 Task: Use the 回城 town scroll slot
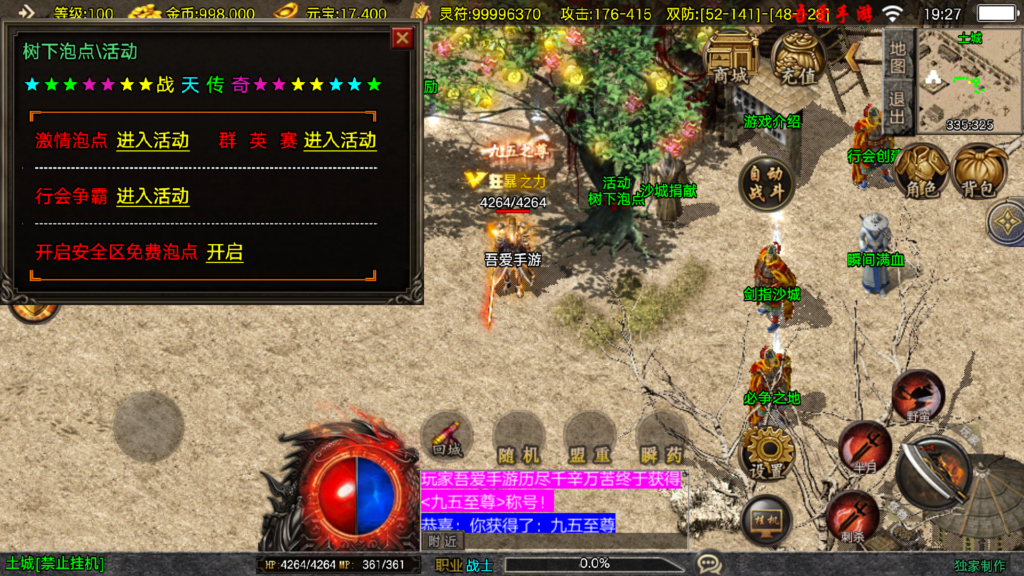click(x=447, y=438)
